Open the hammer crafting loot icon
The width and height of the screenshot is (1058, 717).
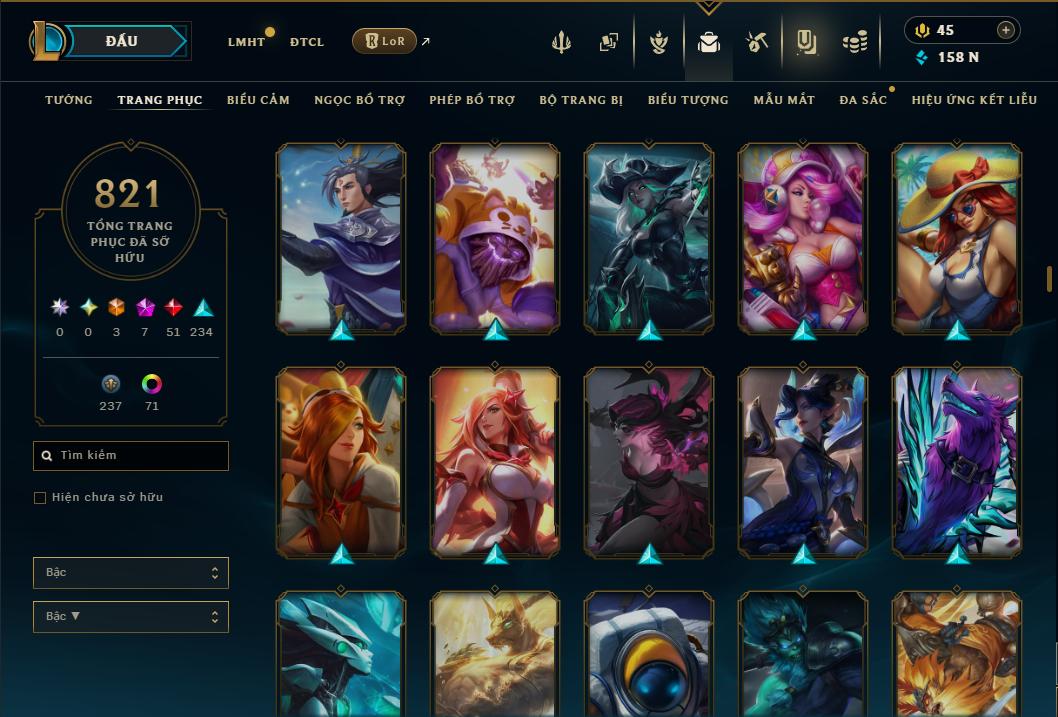tap(757, 42)
